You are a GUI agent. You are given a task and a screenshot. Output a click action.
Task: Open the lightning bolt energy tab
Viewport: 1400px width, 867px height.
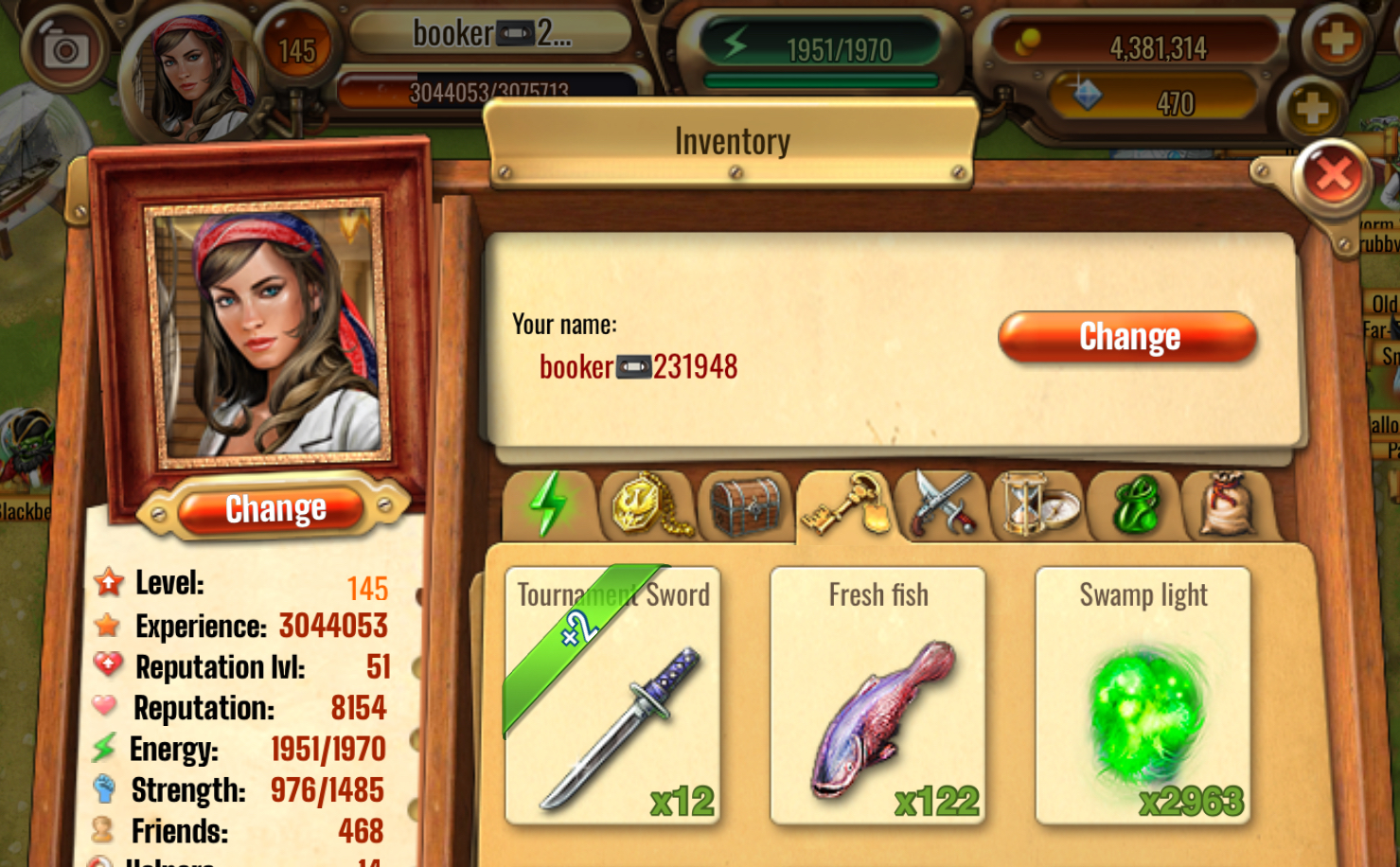click(x=548, y=505)
